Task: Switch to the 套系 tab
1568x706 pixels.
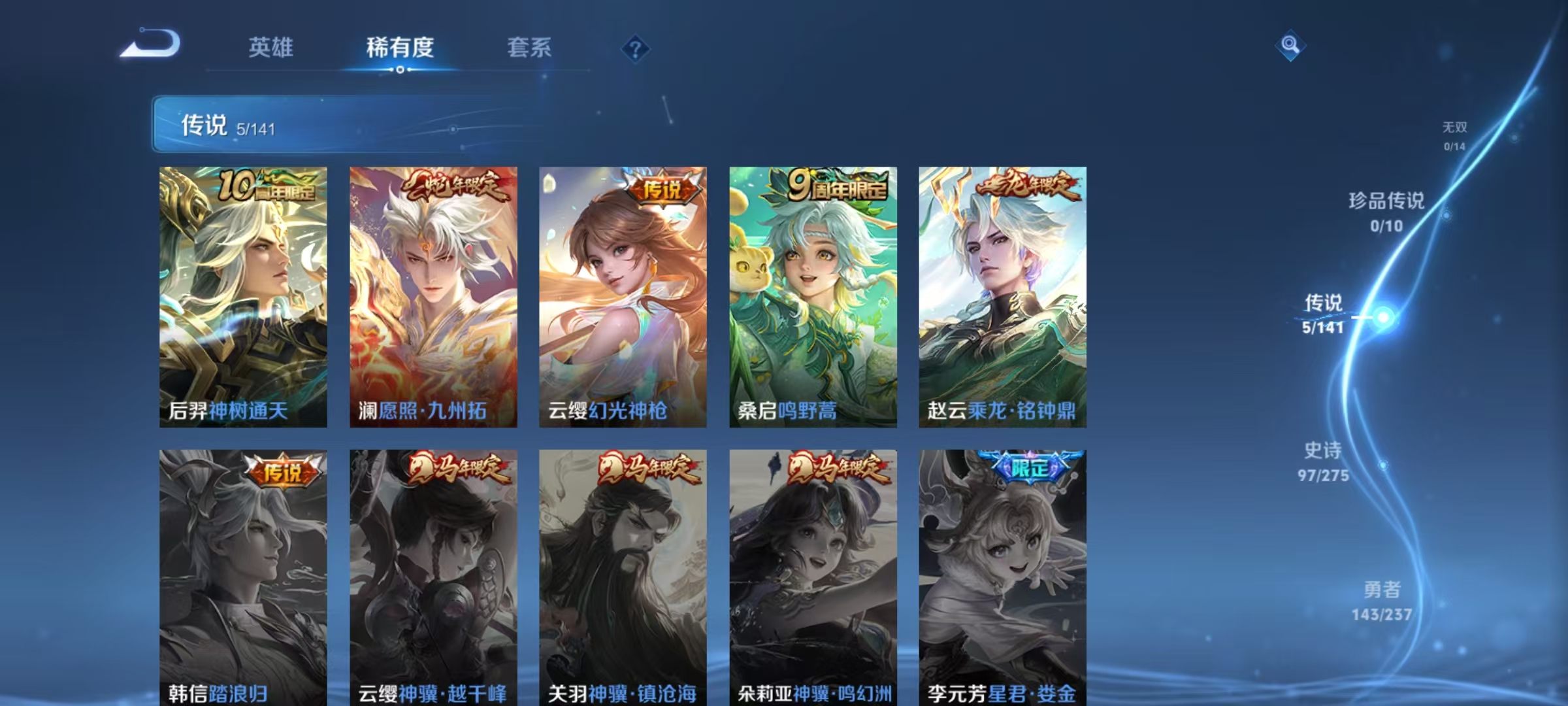Action: (x=529, y=48)
